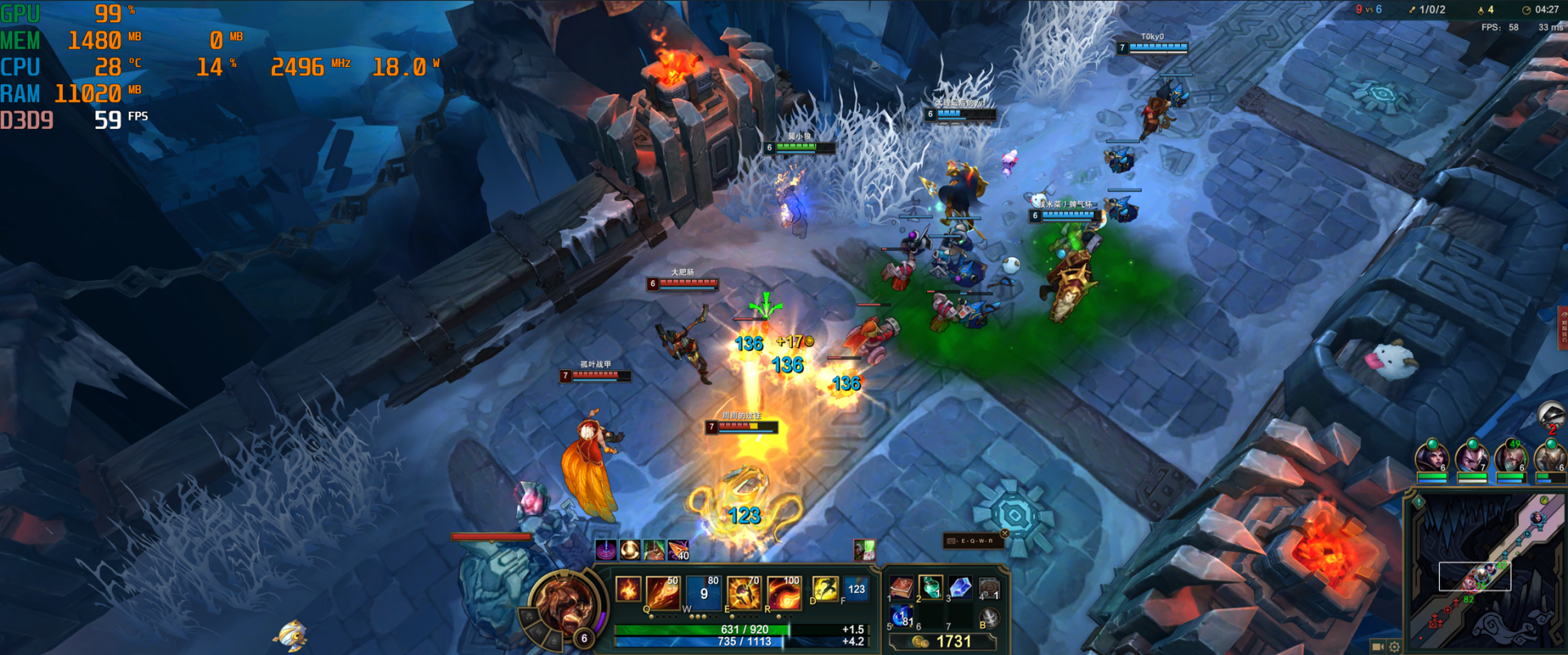Close the E-Q-W-R skill order tip
The image size is (1568, 655).
click(1004, 533)
